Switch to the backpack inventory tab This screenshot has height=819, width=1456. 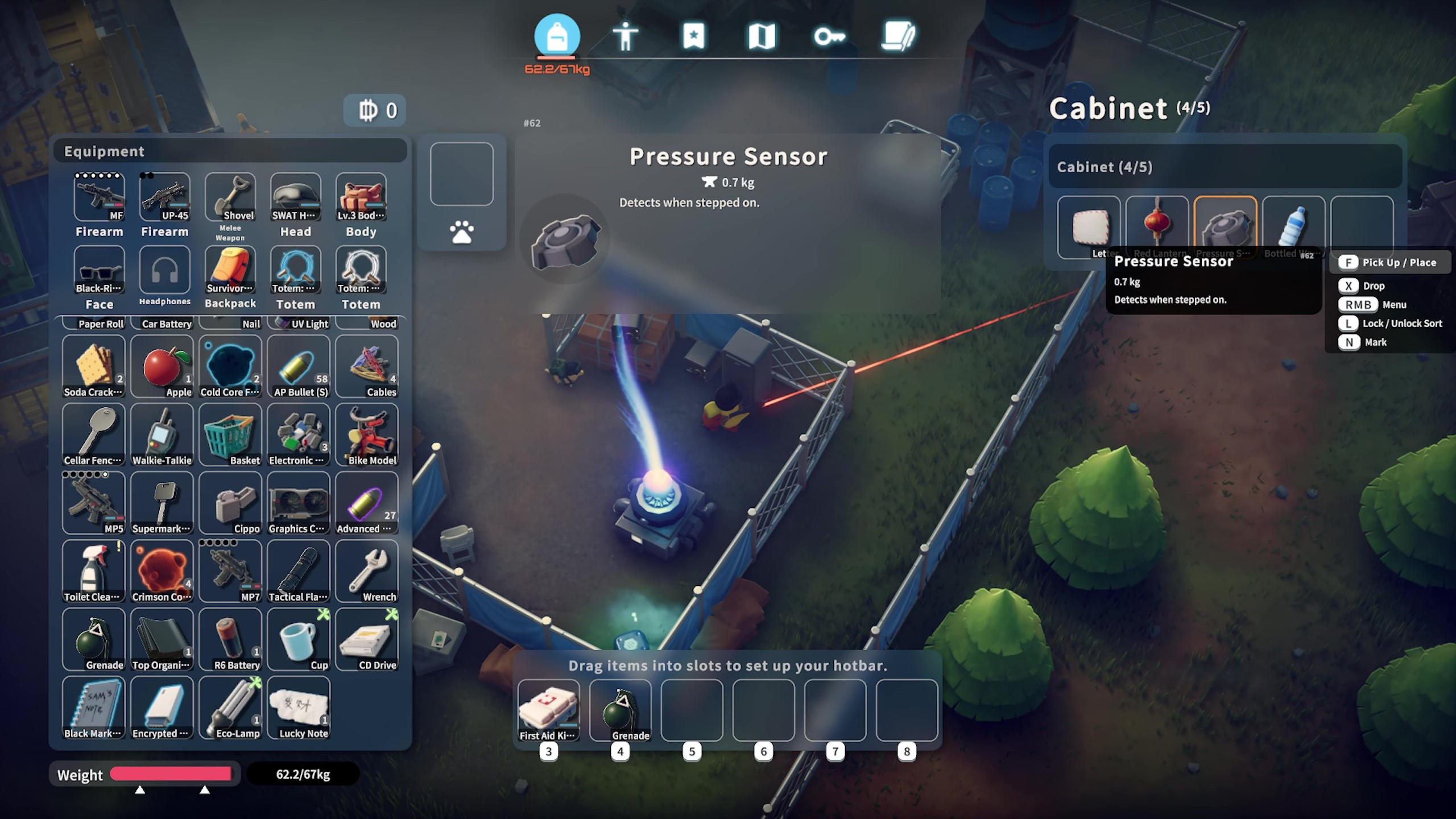click(x=557, y=36)
